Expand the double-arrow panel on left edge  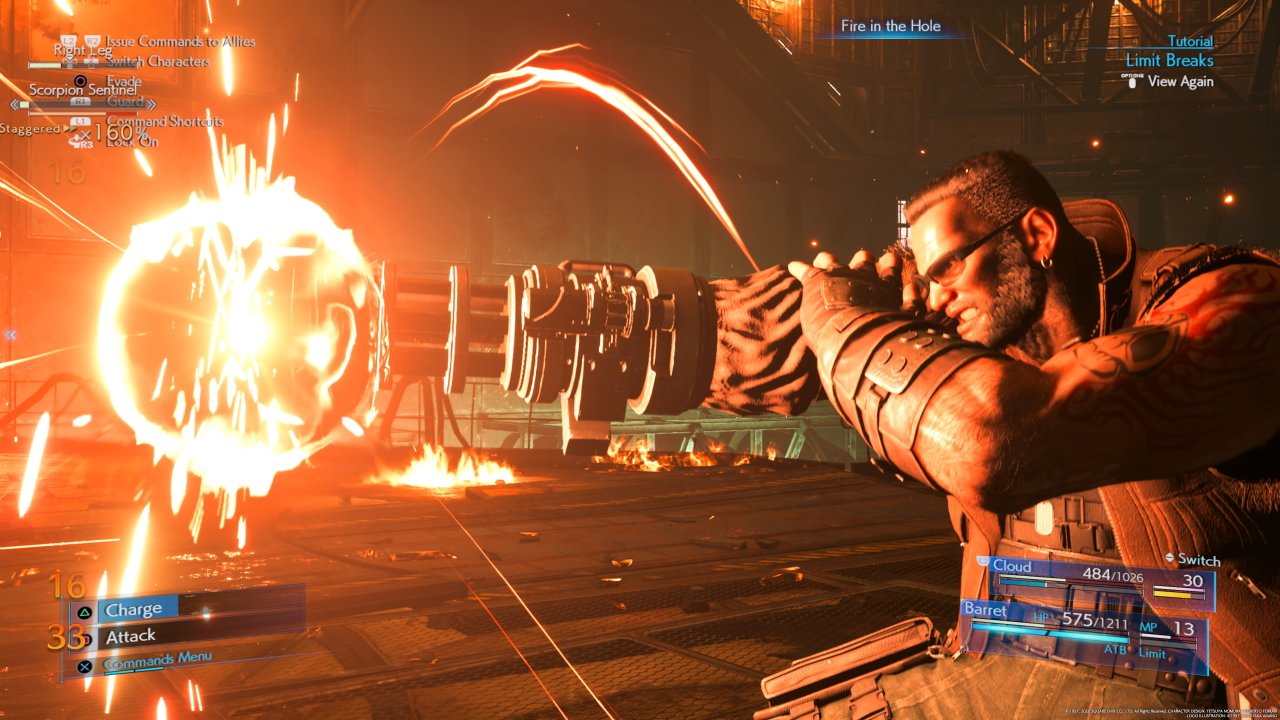[x=10, y=335]
